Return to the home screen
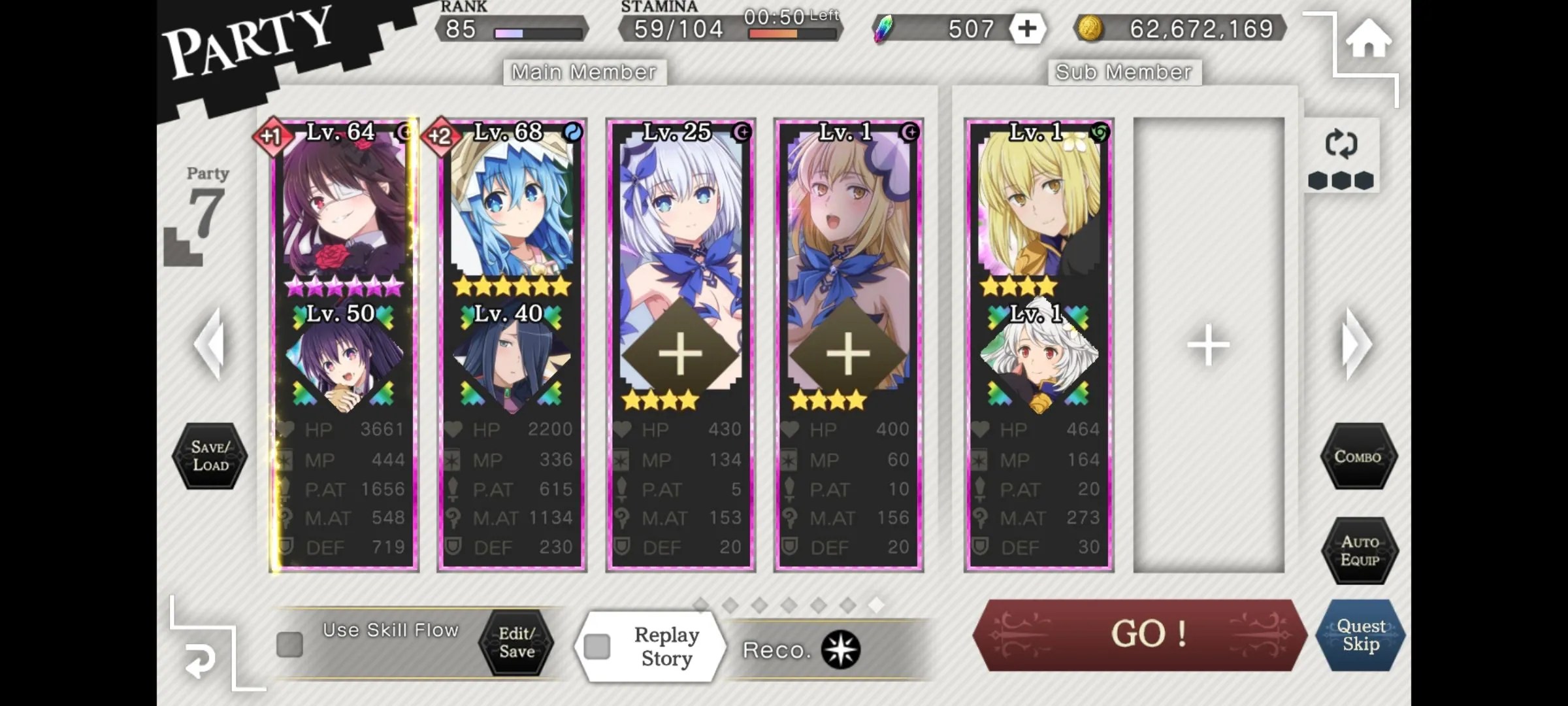Screen dimensions: 1568x706 [1367, 39]
